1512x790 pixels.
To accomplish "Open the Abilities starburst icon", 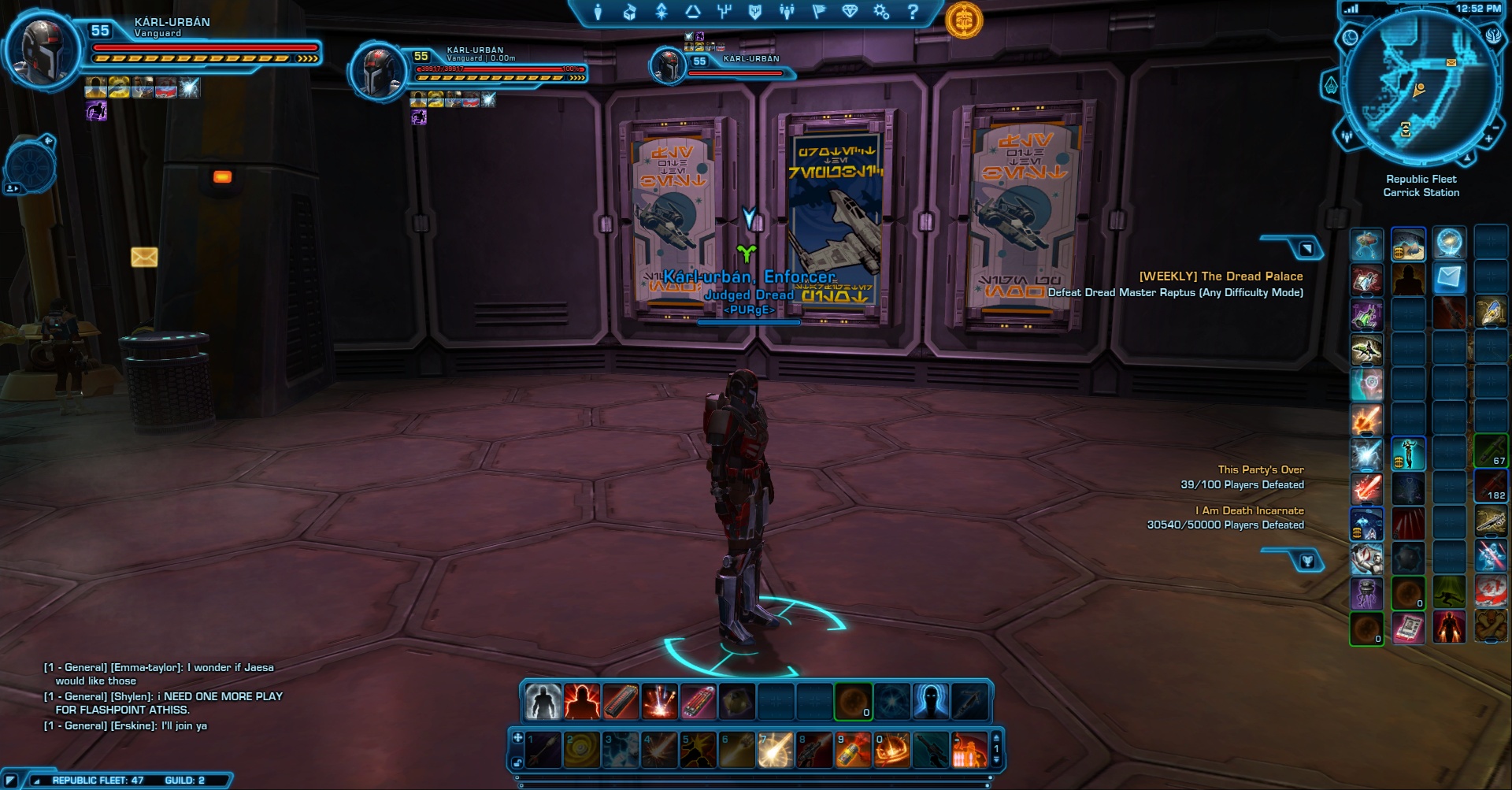I will click(x=661, y=10).
